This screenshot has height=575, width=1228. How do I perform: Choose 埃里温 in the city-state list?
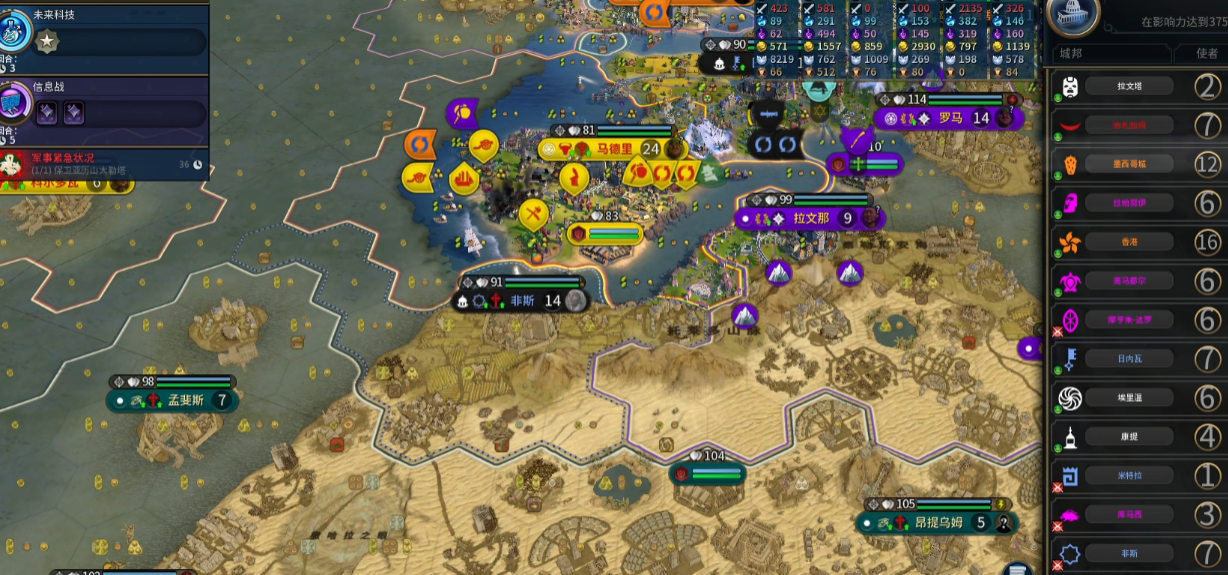pos(1129,397)
